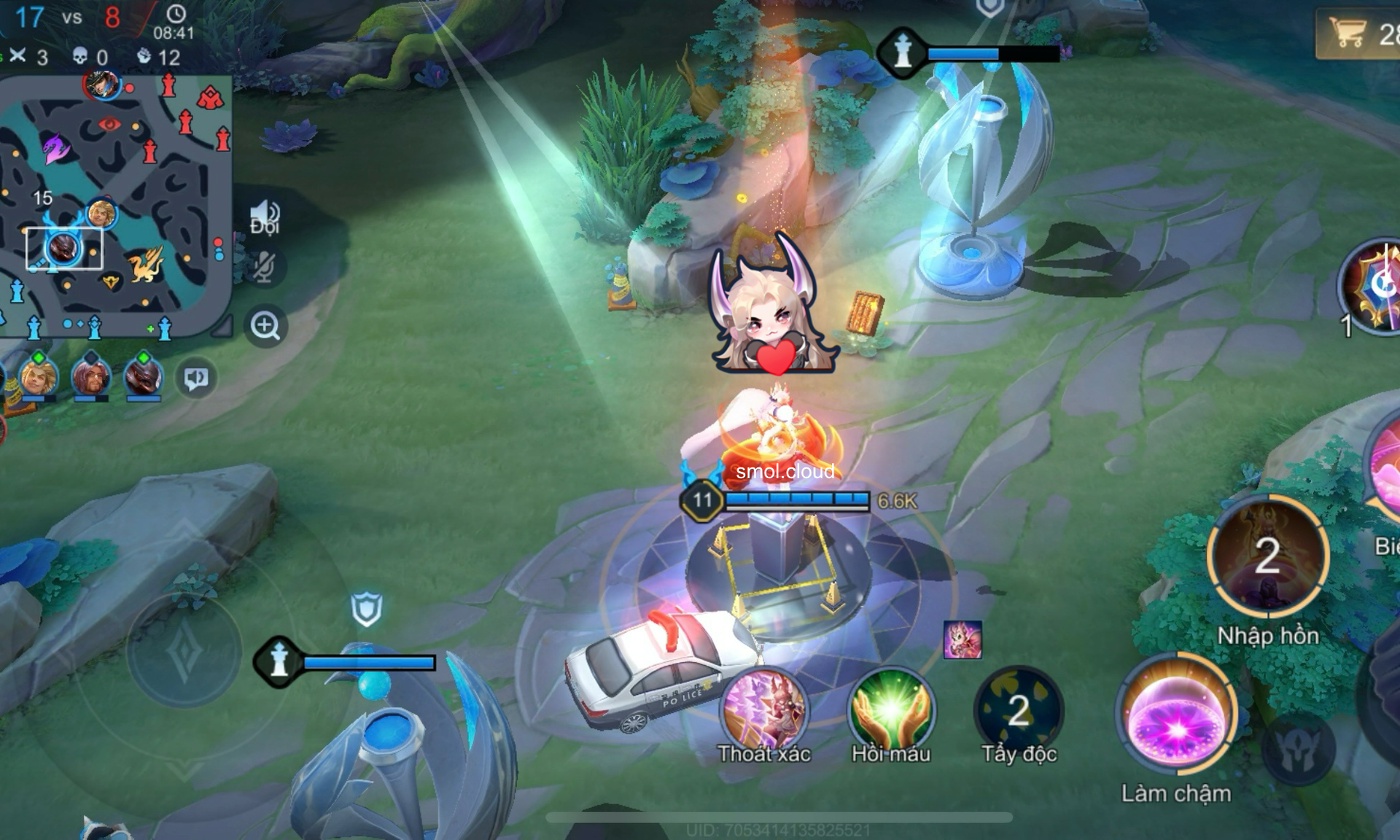Use the Hồi máu heal spell
Image resolution: width=1400 pixels, height=840 pixels.
click(x=890, y=709)
